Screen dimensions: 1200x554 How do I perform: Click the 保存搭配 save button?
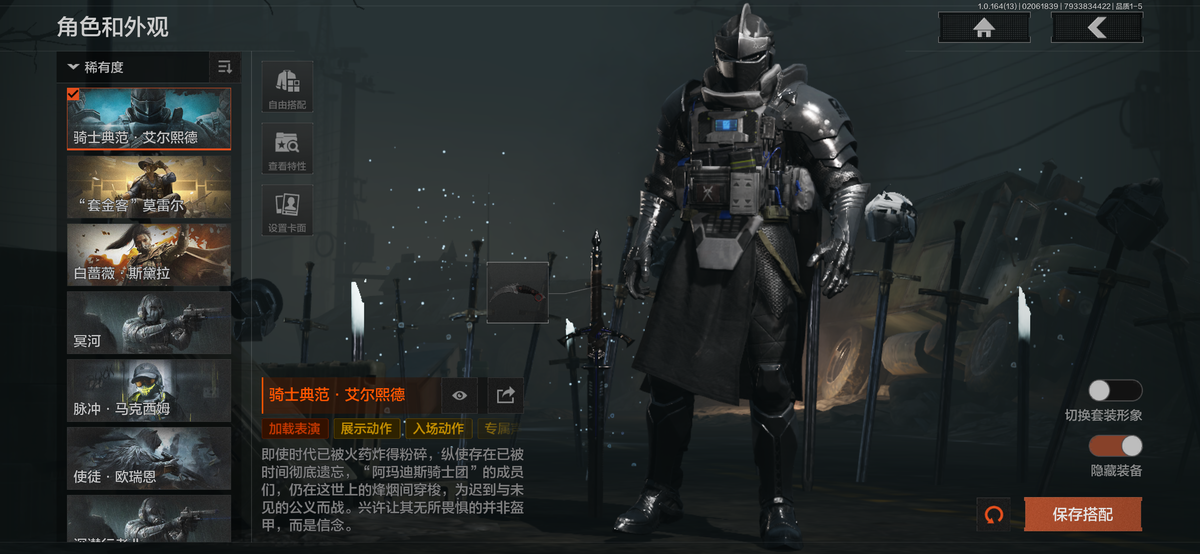pos(1082,514)
